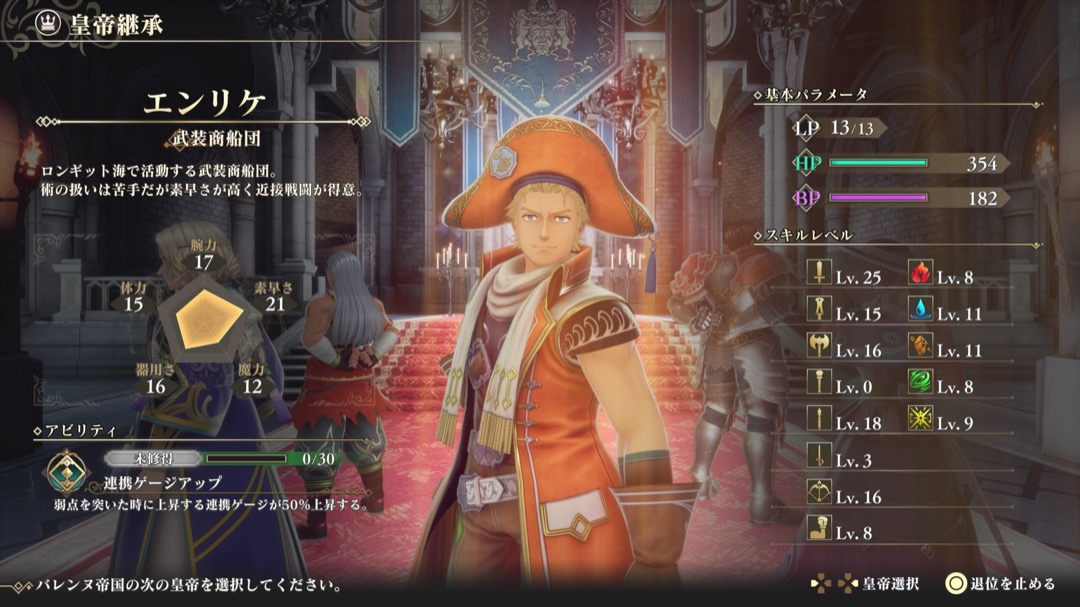Click the bow skill icon
Image resolution: width=1080 pixels, height=607 pixels.
click(x=818, y=494)
